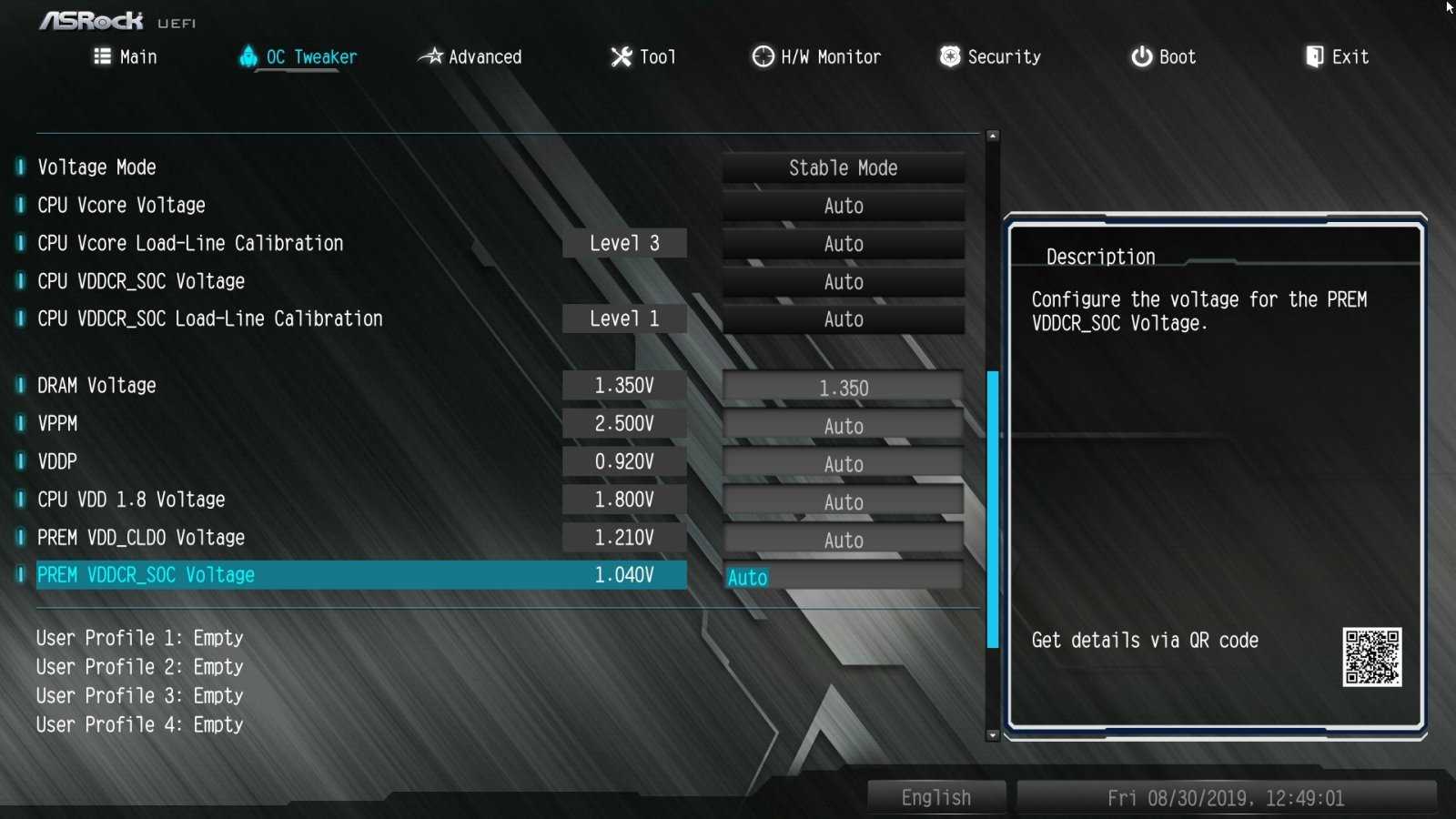Switch to the Boot tab

1163,57
